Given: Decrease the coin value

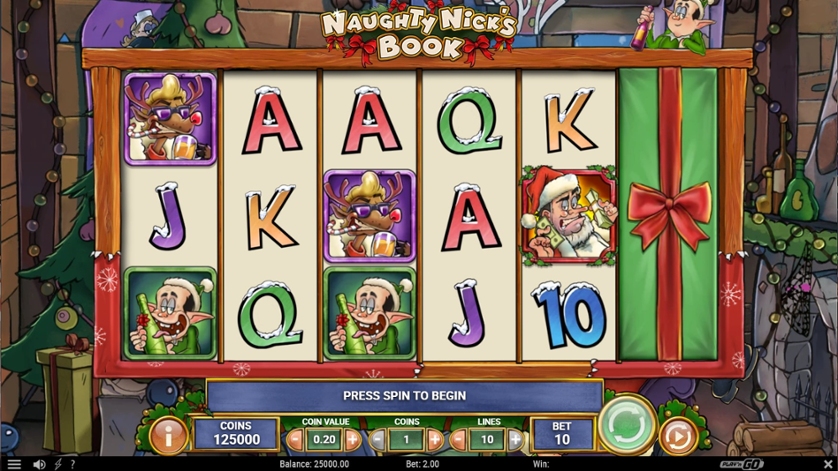Looking at the screenshot, I should pyautogui.click(x=295, y=439).
